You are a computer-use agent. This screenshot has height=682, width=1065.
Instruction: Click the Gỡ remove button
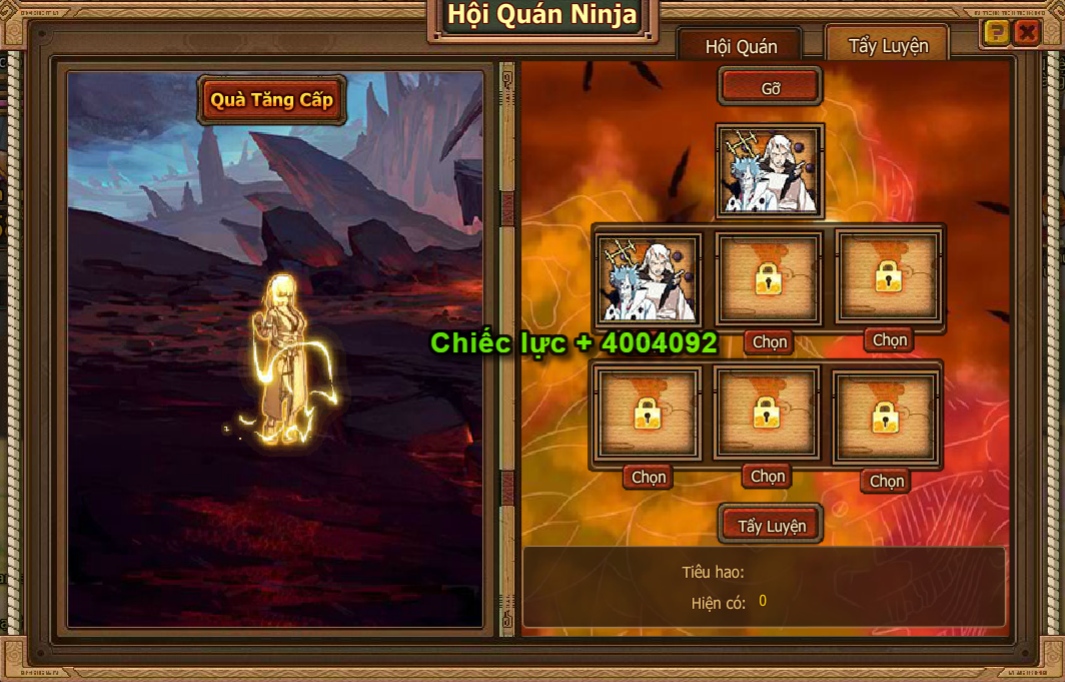pyautogui.click(x=770, y=87)
